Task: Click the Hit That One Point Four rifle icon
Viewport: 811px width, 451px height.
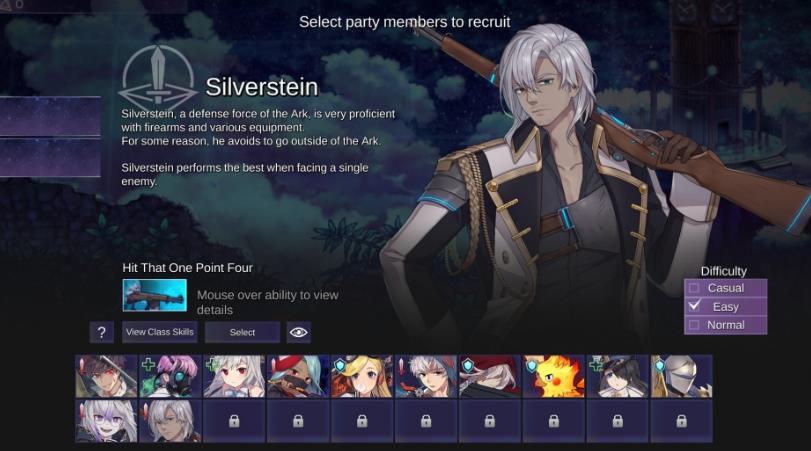Action: [154, 295]
